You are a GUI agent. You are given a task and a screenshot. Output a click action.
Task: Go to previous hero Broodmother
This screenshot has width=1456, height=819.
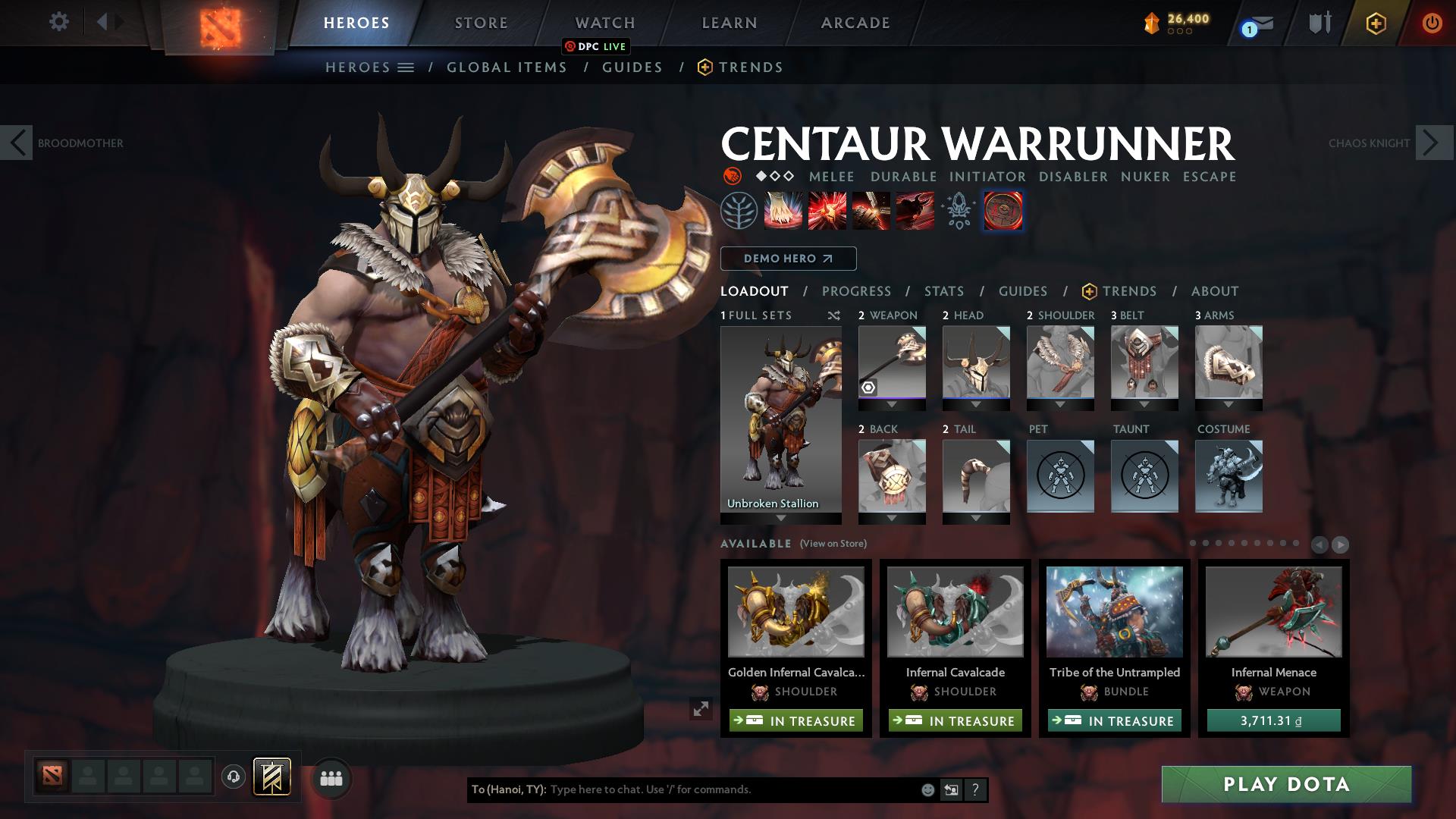click(x=17, y=143)
